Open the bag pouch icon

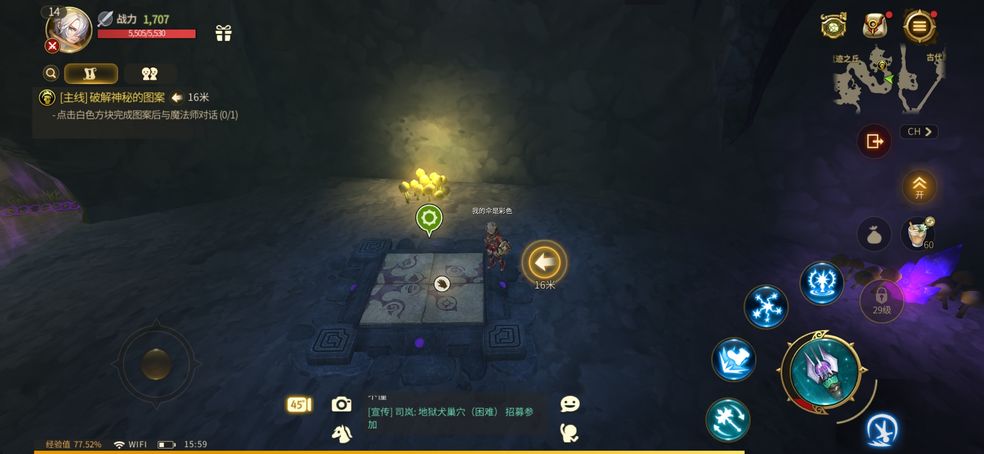tap(874, 234)
